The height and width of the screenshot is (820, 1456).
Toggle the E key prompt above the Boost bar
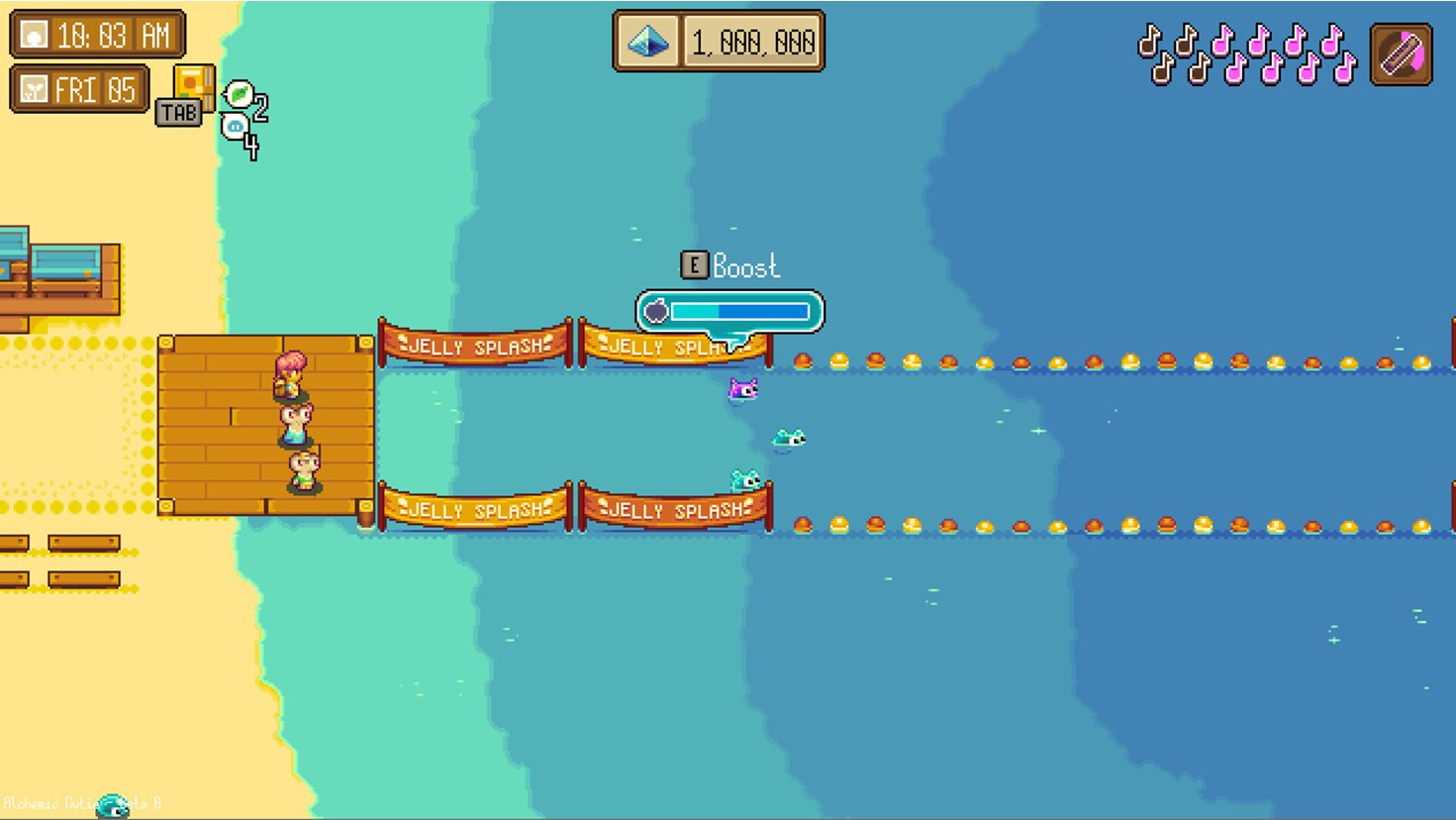coord(694,264)
